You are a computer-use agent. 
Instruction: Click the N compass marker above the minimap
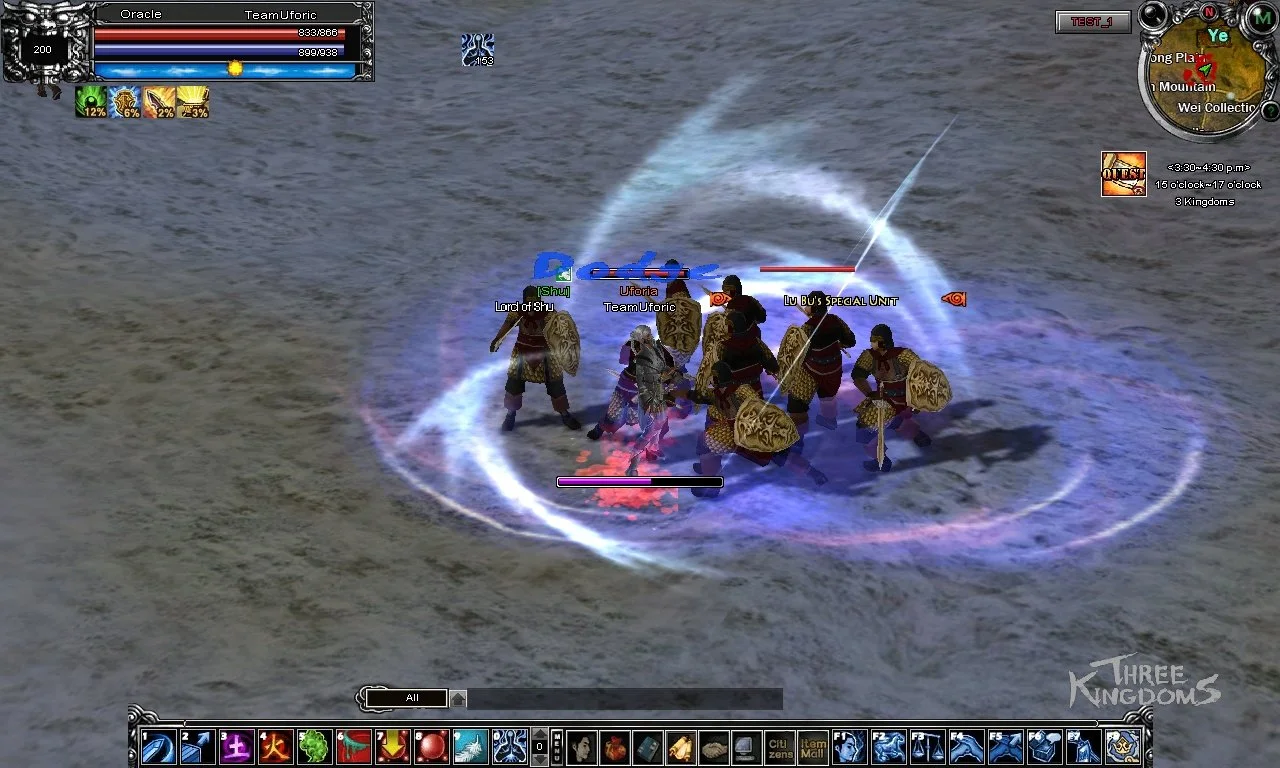[1210, 13]
